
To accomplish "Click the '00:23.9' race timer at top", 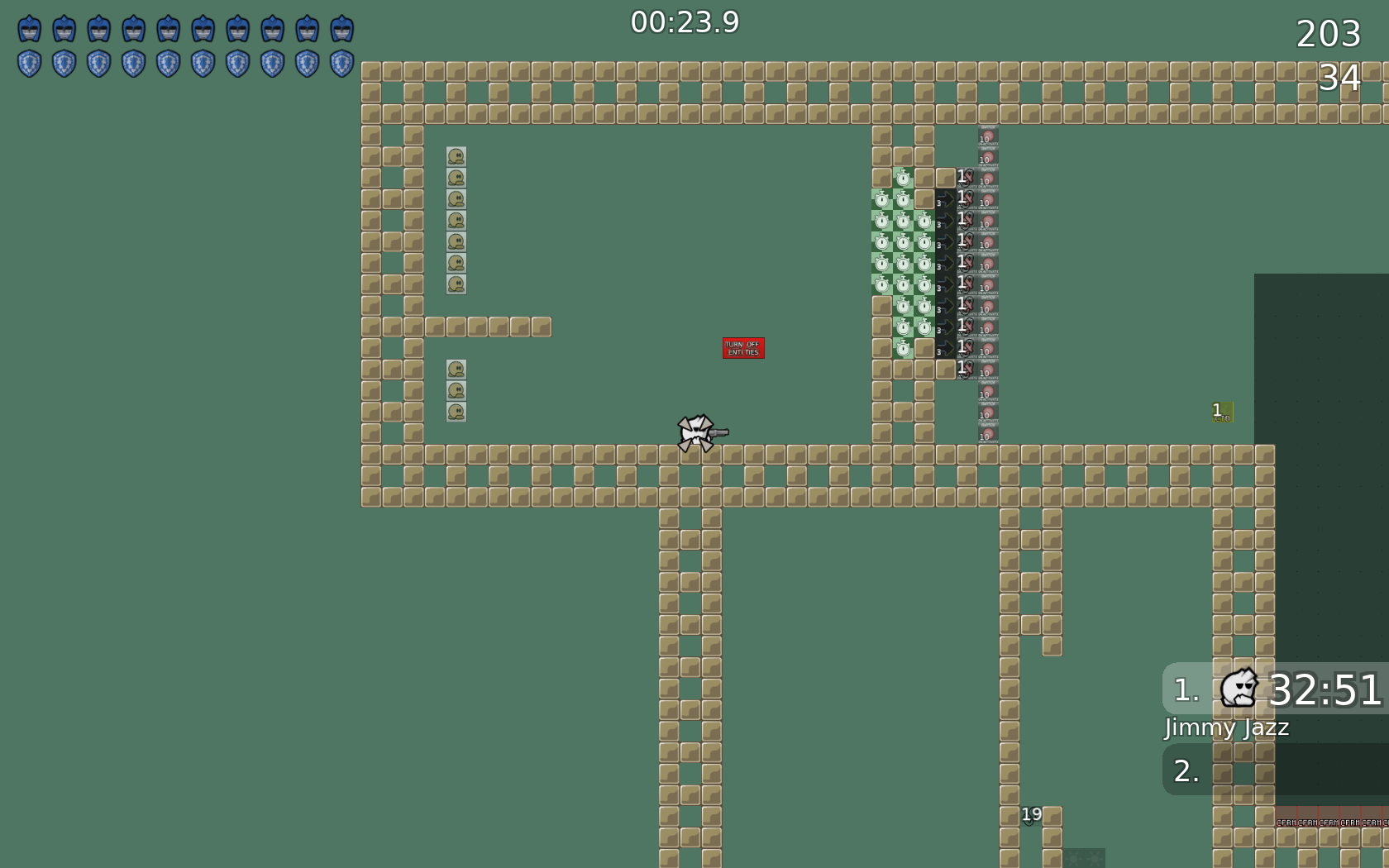I will click(x=685, y=23).
